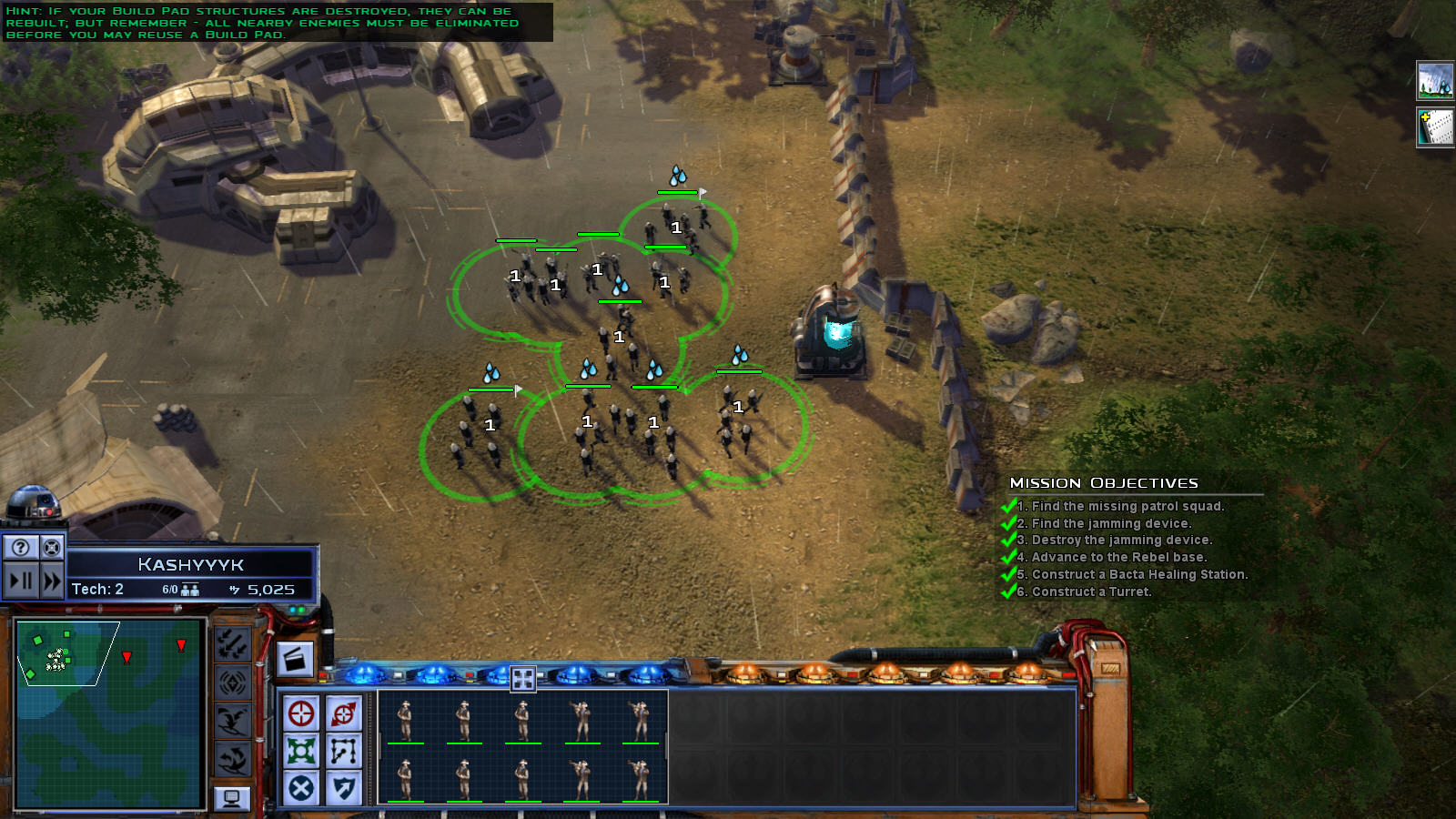Click the lifebuoy options button
The width and height of the screenshot is (1456, 819).
point(52,547)
